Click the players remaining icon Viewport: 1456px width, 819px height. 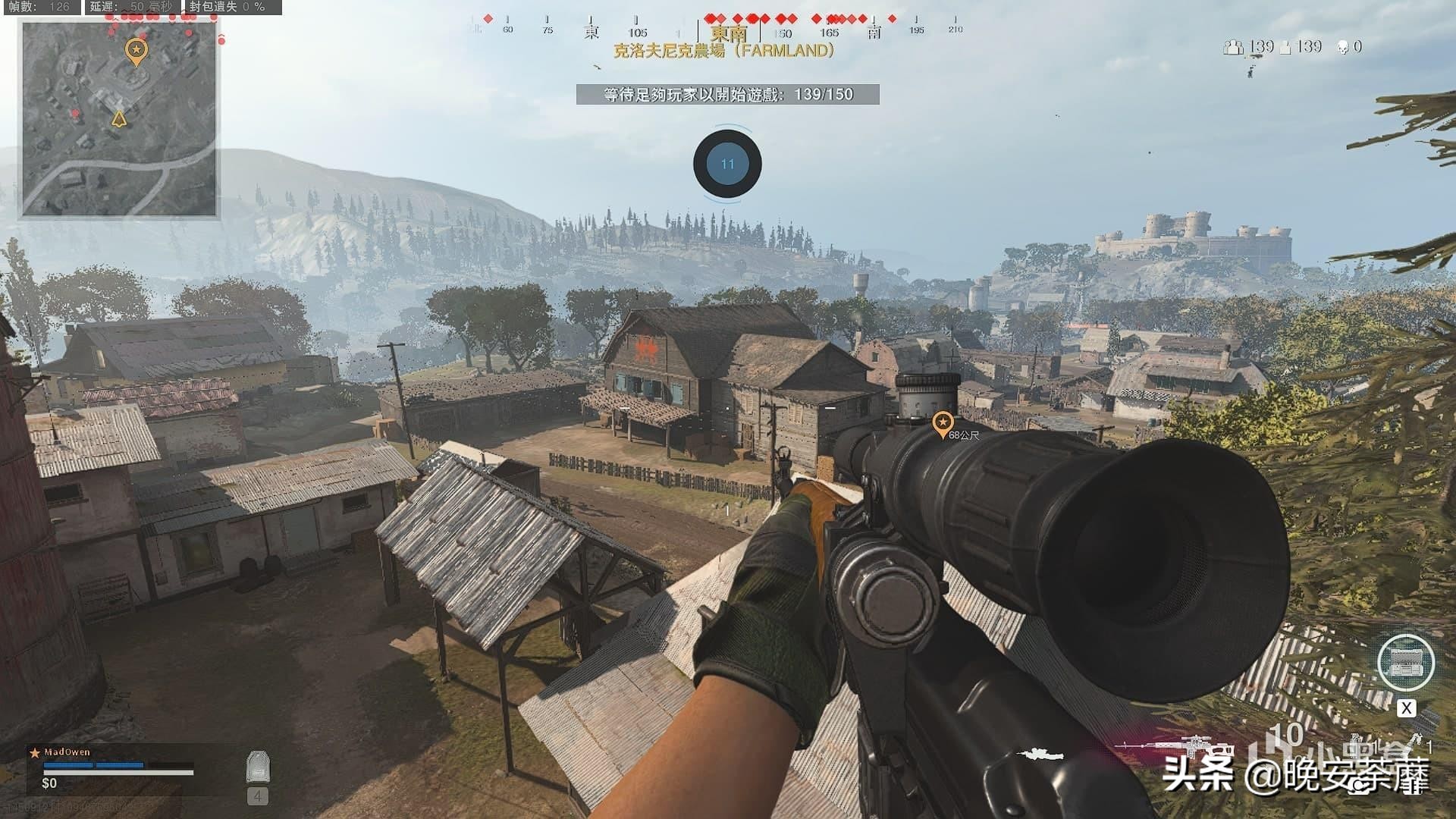(1233, 47)
